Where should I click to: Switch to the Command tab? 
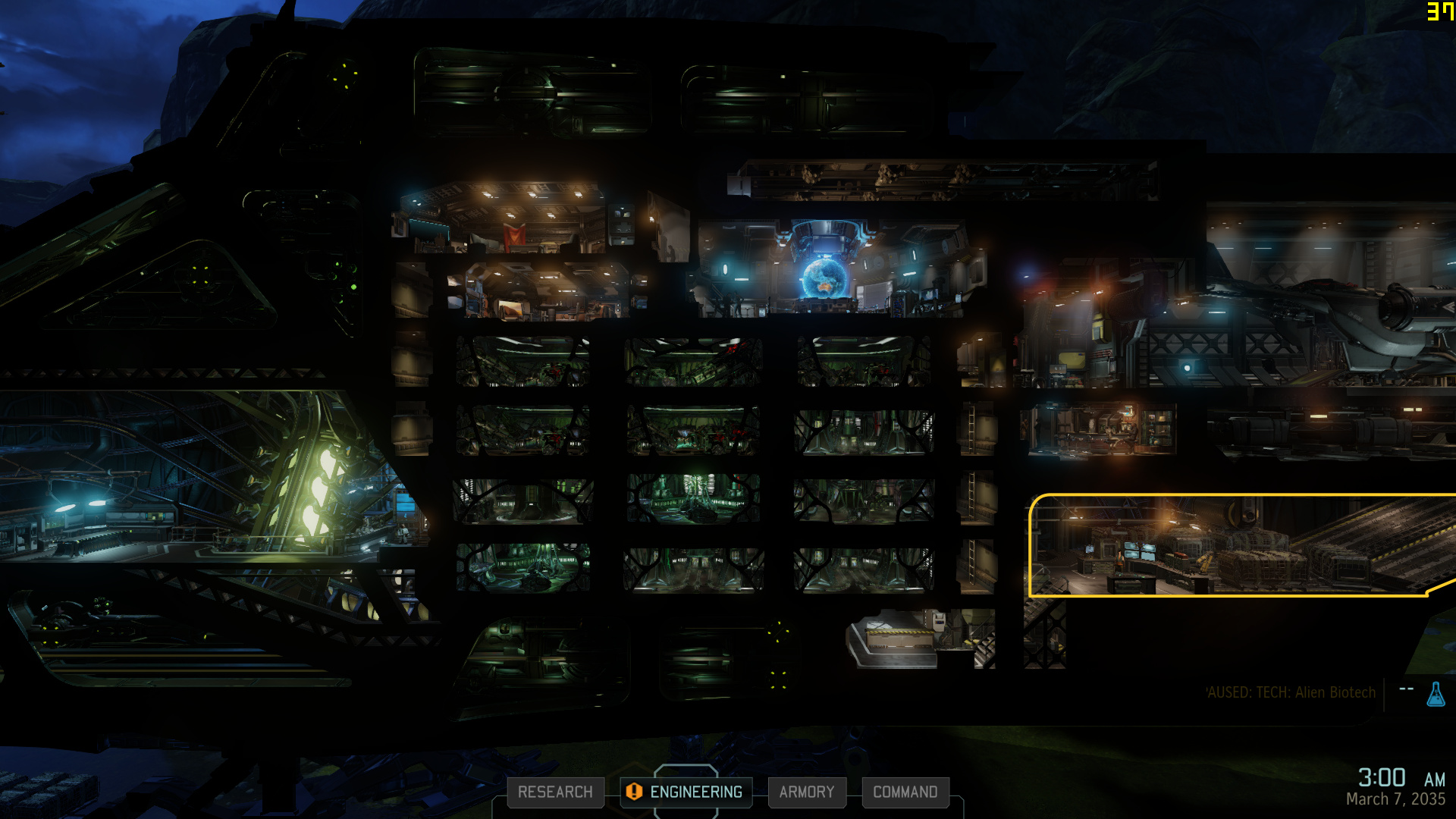905,792
